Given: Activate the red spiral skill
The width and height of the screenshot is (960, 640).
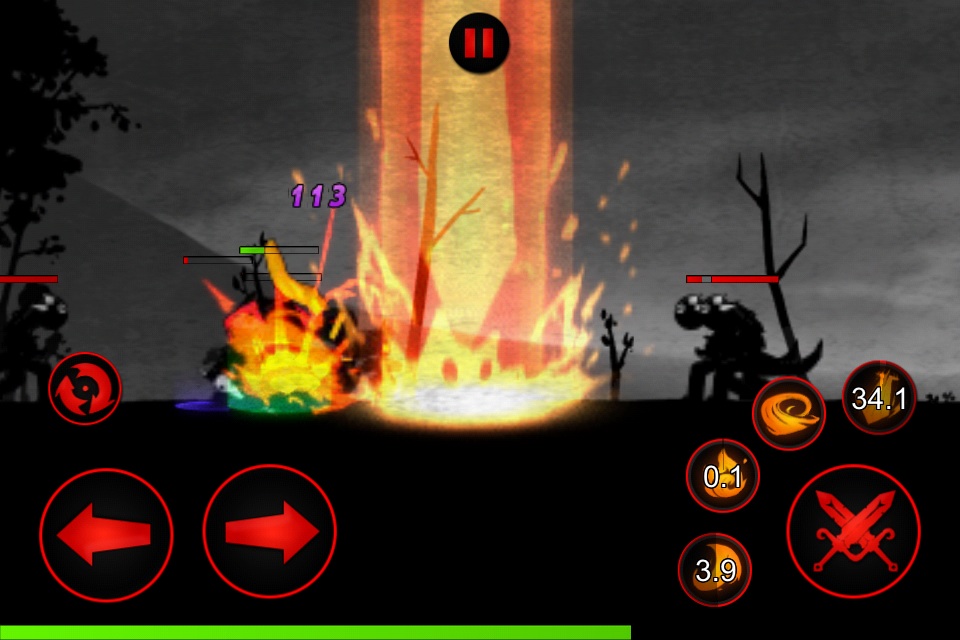Looking at the screenshot, I should click(85, 388).
